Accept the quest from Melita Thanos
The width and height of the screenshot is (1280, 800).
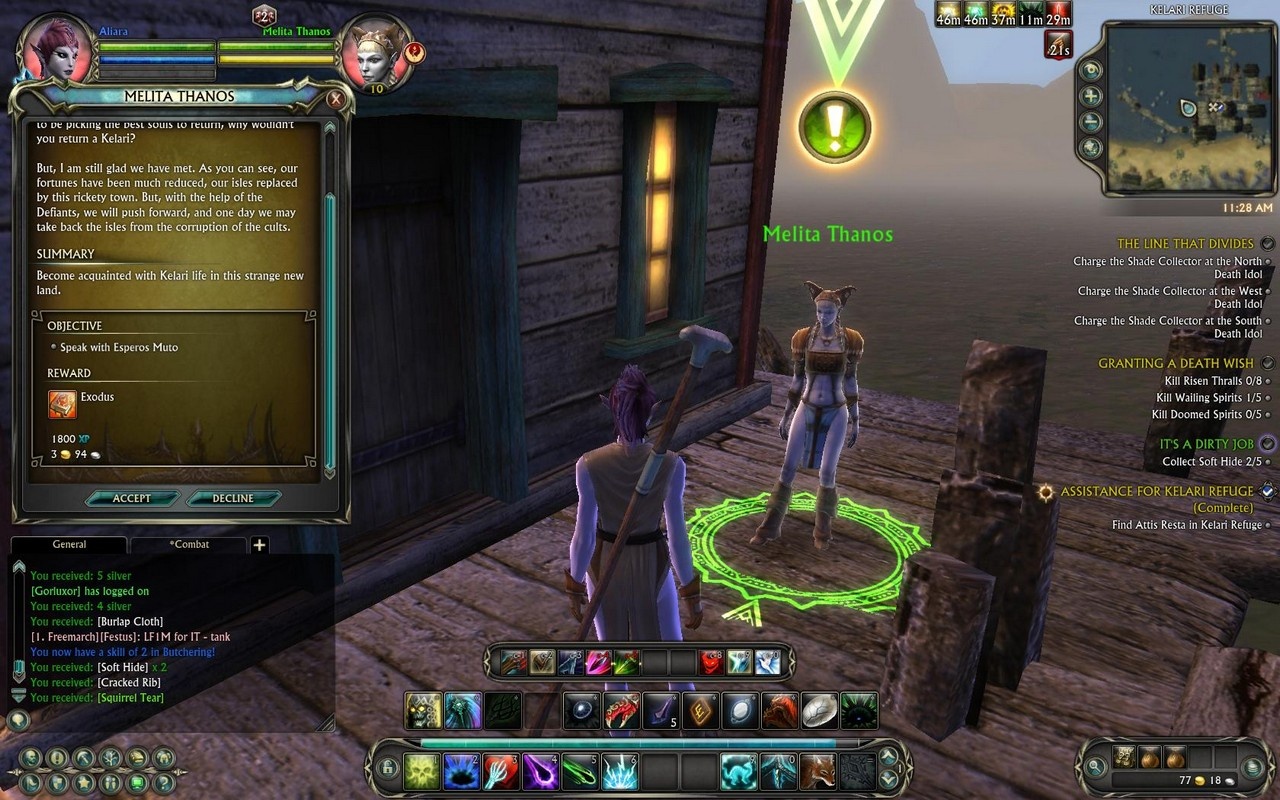pyautogui.click(x=132, y=498)
